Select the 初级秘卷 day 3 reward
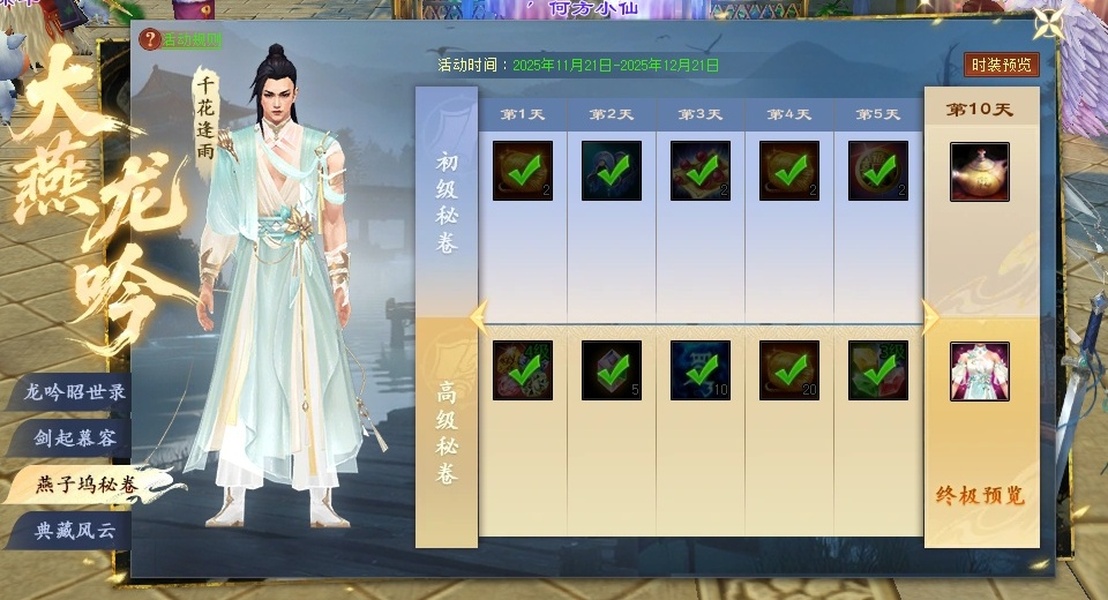Viewport: 1108px width, 600px height. coord(700,171)
